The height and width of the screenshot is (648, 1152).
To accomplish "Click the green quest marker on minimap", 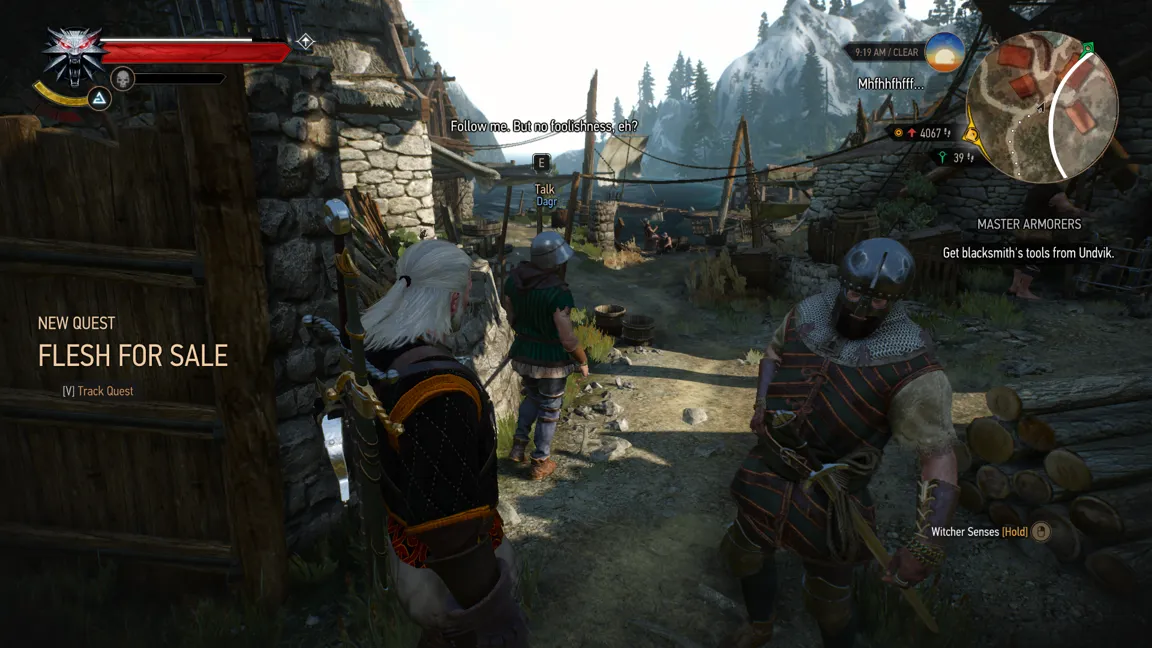I will pos(1088,48).
